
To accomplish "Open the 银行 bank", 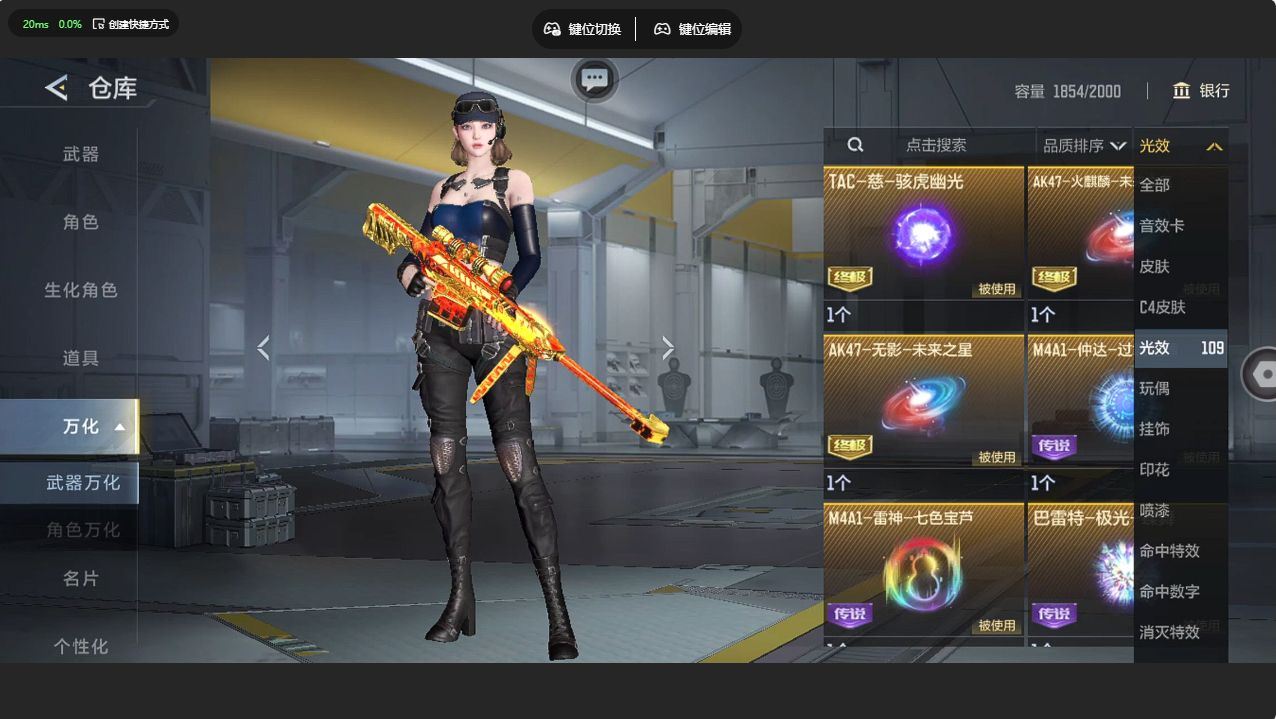I will [x=1201, y=91].
